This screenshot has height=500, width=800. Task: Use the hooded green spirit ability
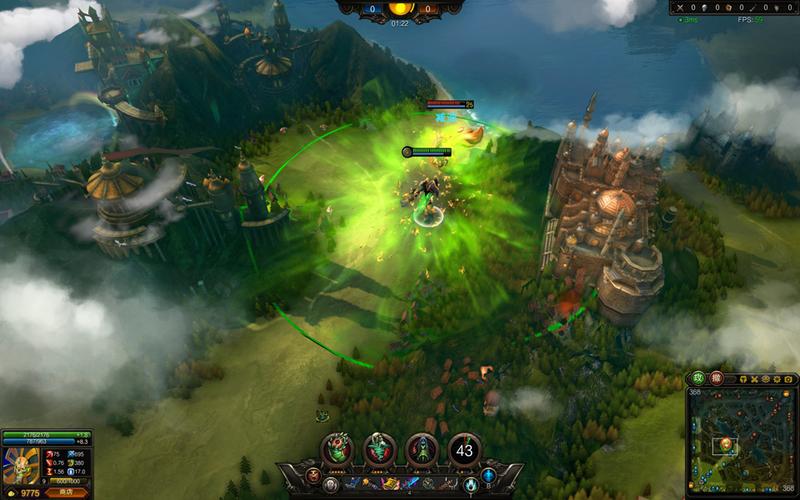[422, 450]
